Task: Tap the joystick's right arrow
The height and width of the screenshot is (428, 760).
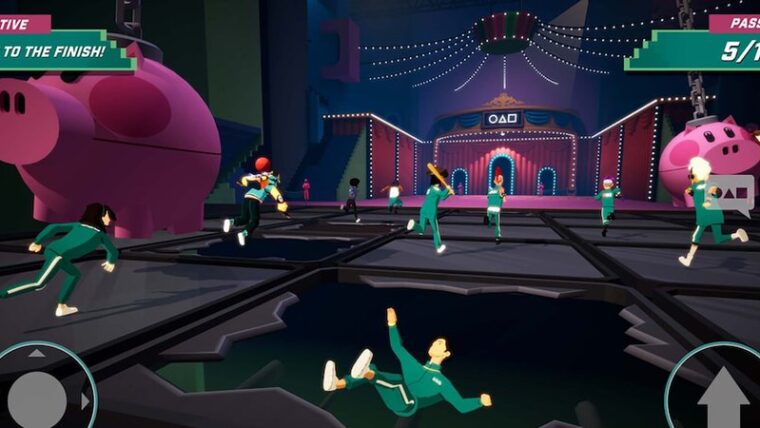Action: coord(85,401)
